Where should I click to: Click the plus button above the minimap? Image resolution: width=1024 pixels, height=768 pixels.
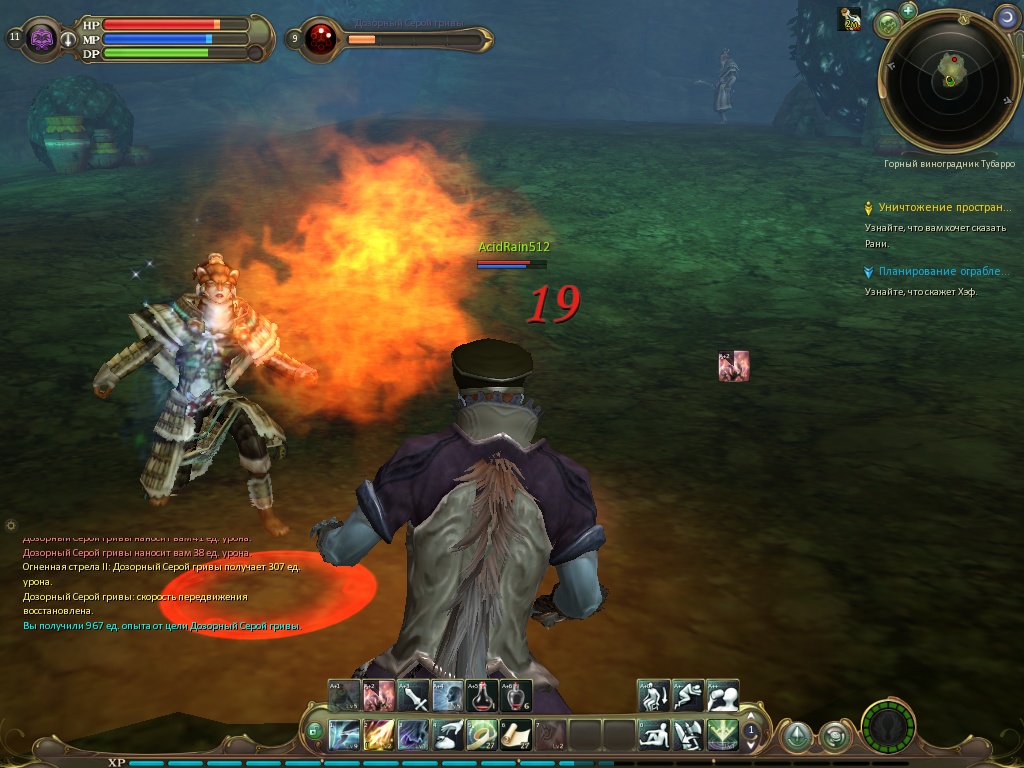click(x=908, y=11)
